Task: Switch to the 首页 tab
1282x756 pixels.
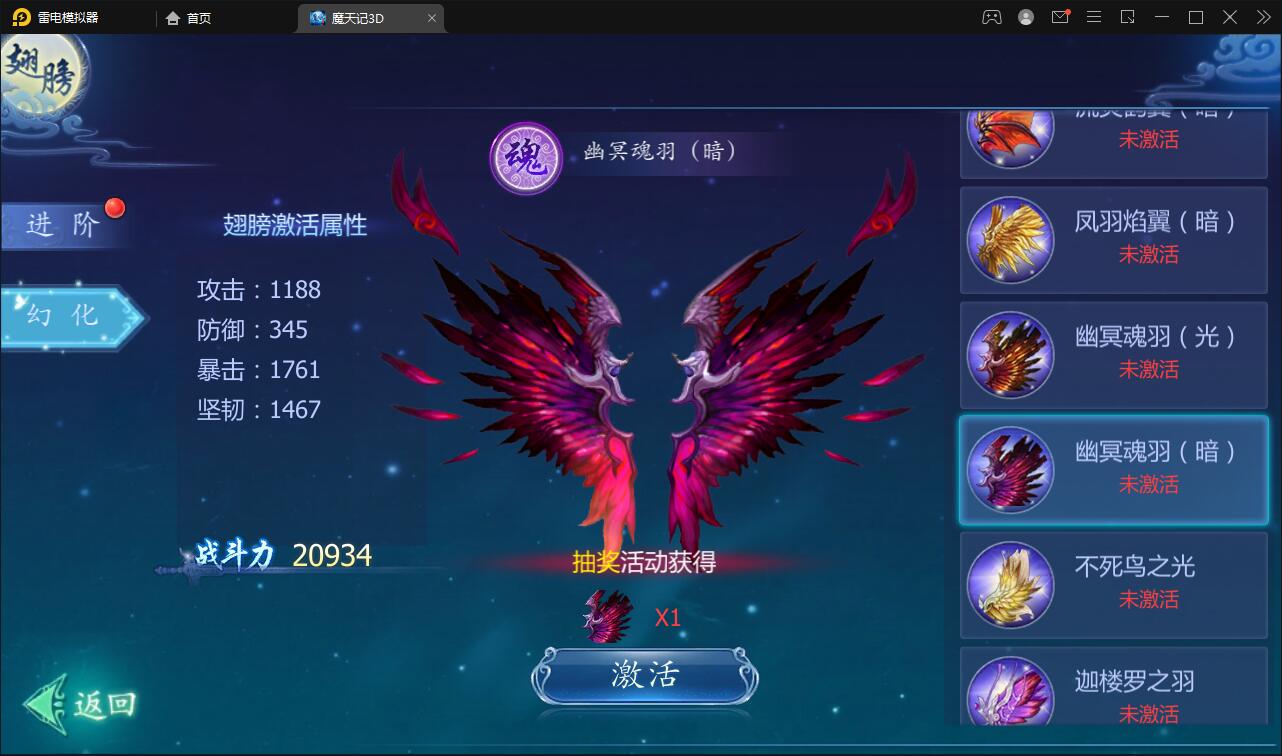Action: click(x=186, y=17)
